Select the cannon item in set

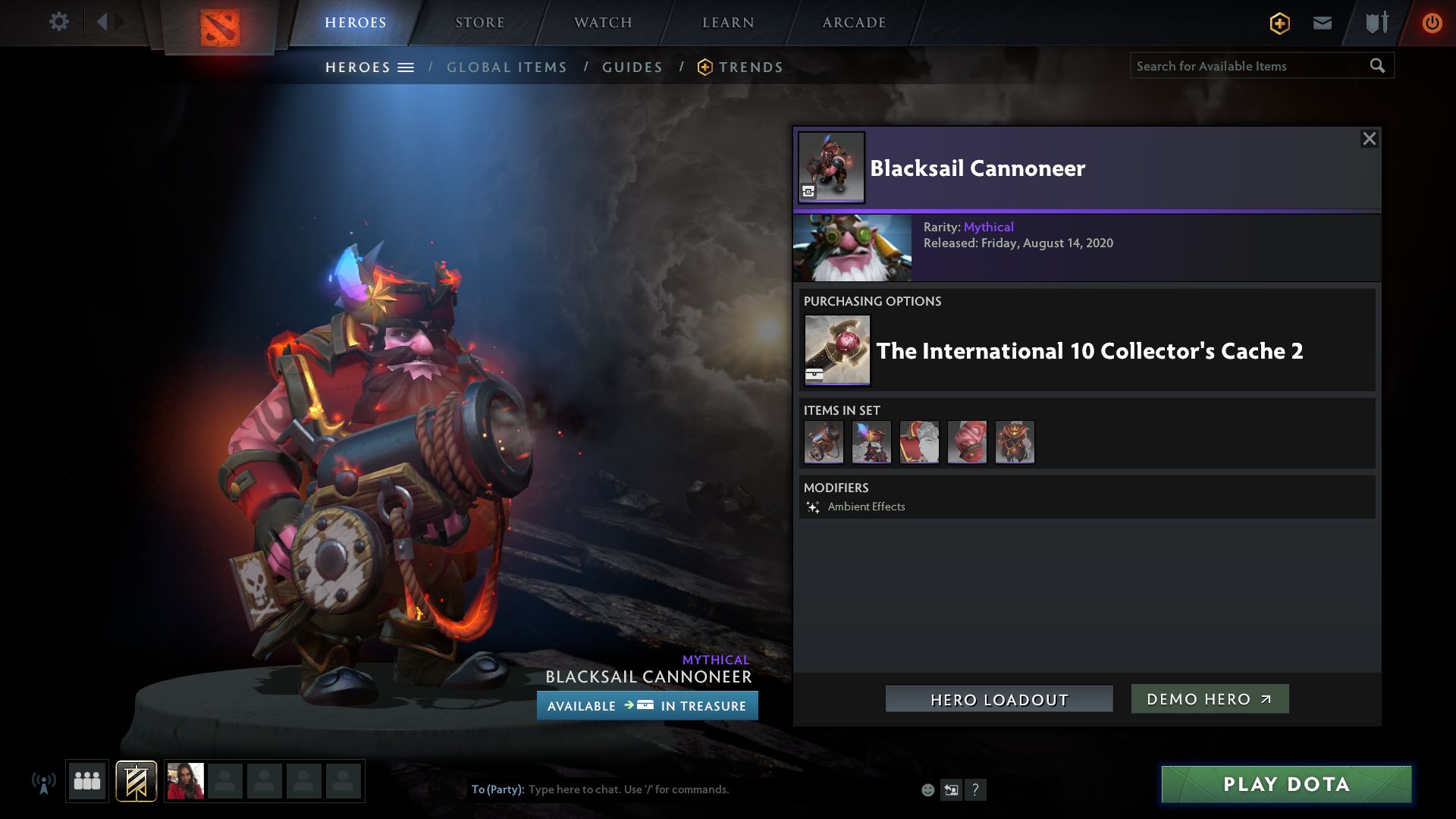824,442
